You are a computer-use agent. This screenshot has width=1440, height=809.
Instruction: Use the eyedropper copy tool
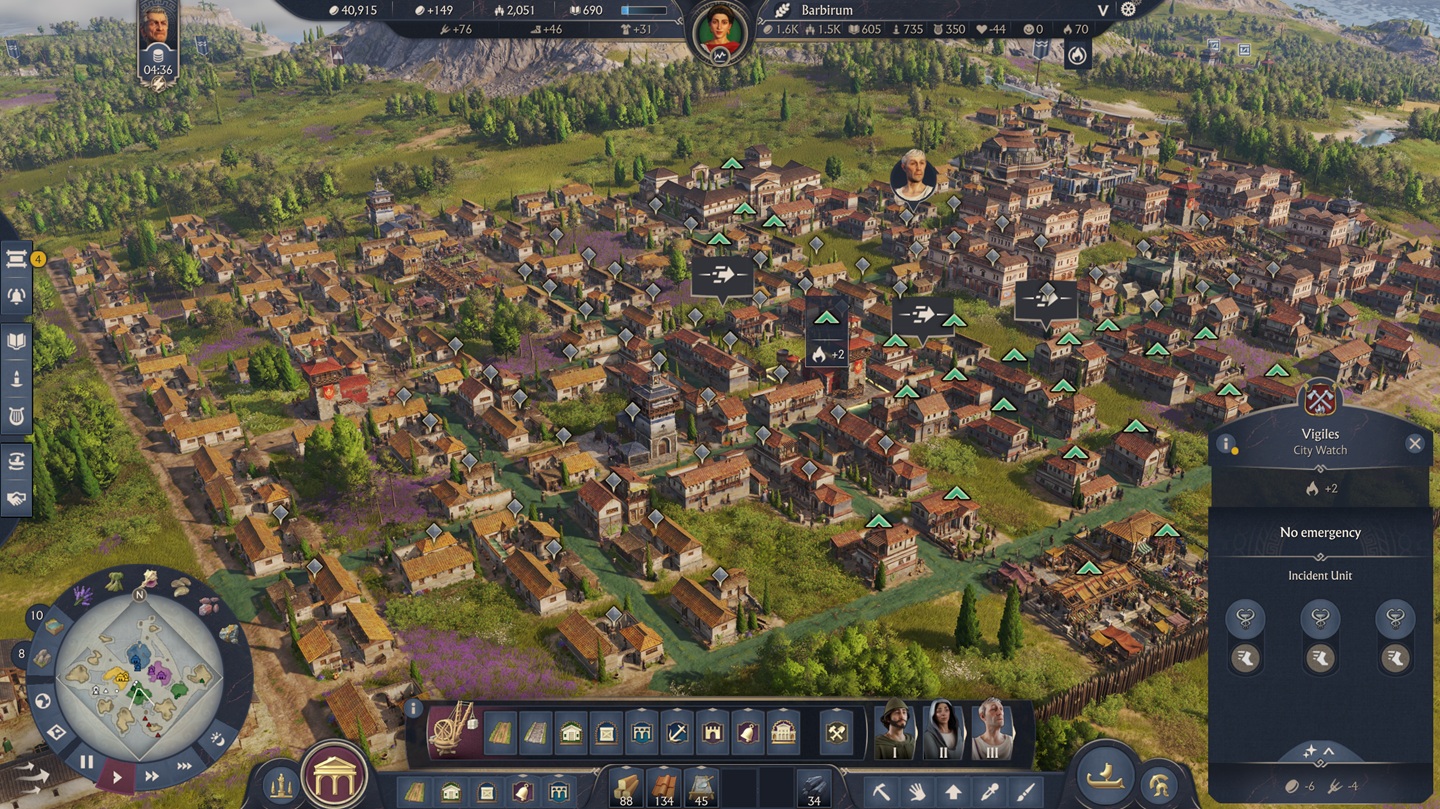(x=989, y=792)
